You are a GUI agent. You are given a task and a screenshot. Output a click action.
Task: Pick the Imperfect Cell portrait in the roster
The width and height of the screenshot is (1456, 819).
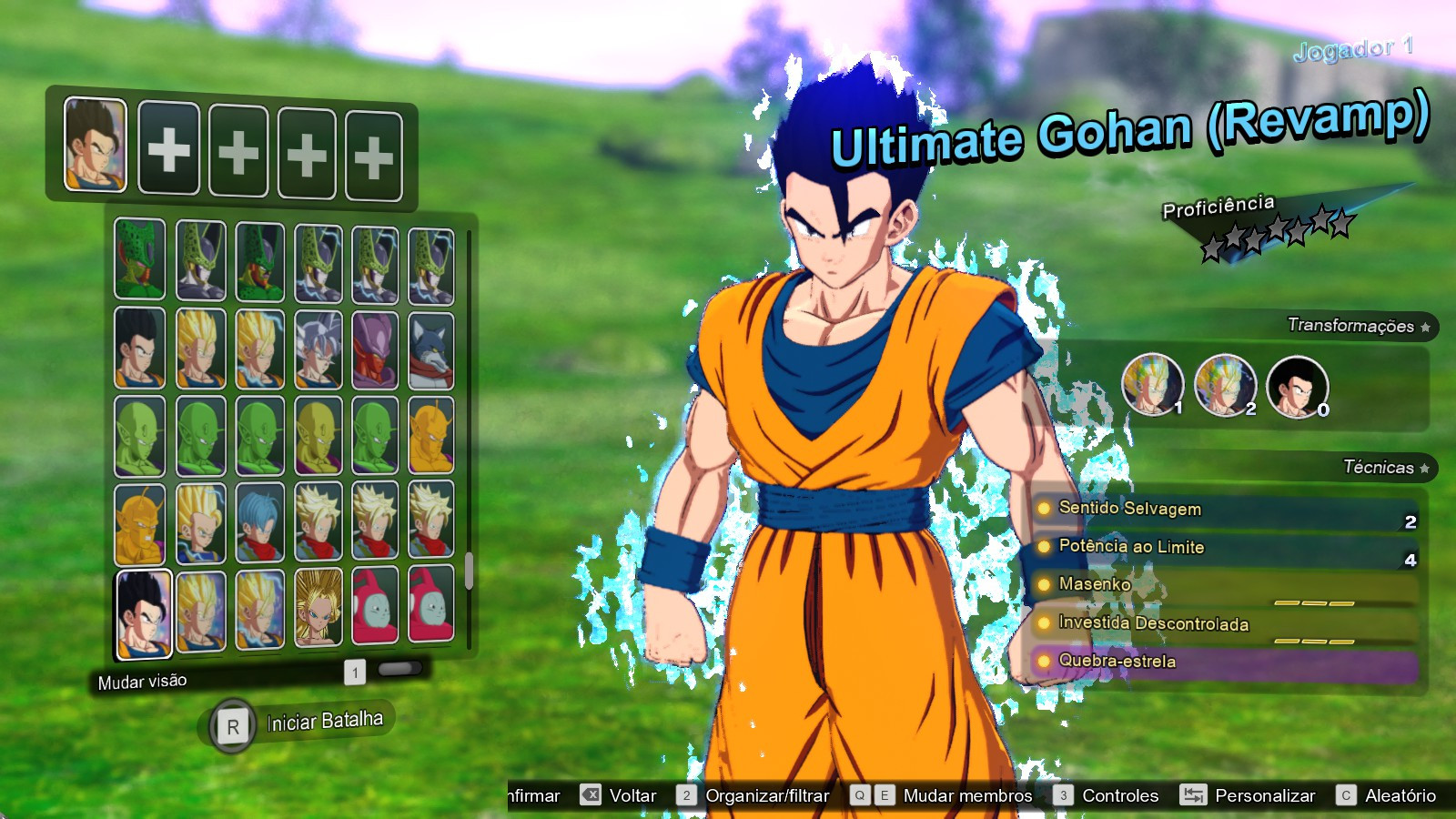138,259
